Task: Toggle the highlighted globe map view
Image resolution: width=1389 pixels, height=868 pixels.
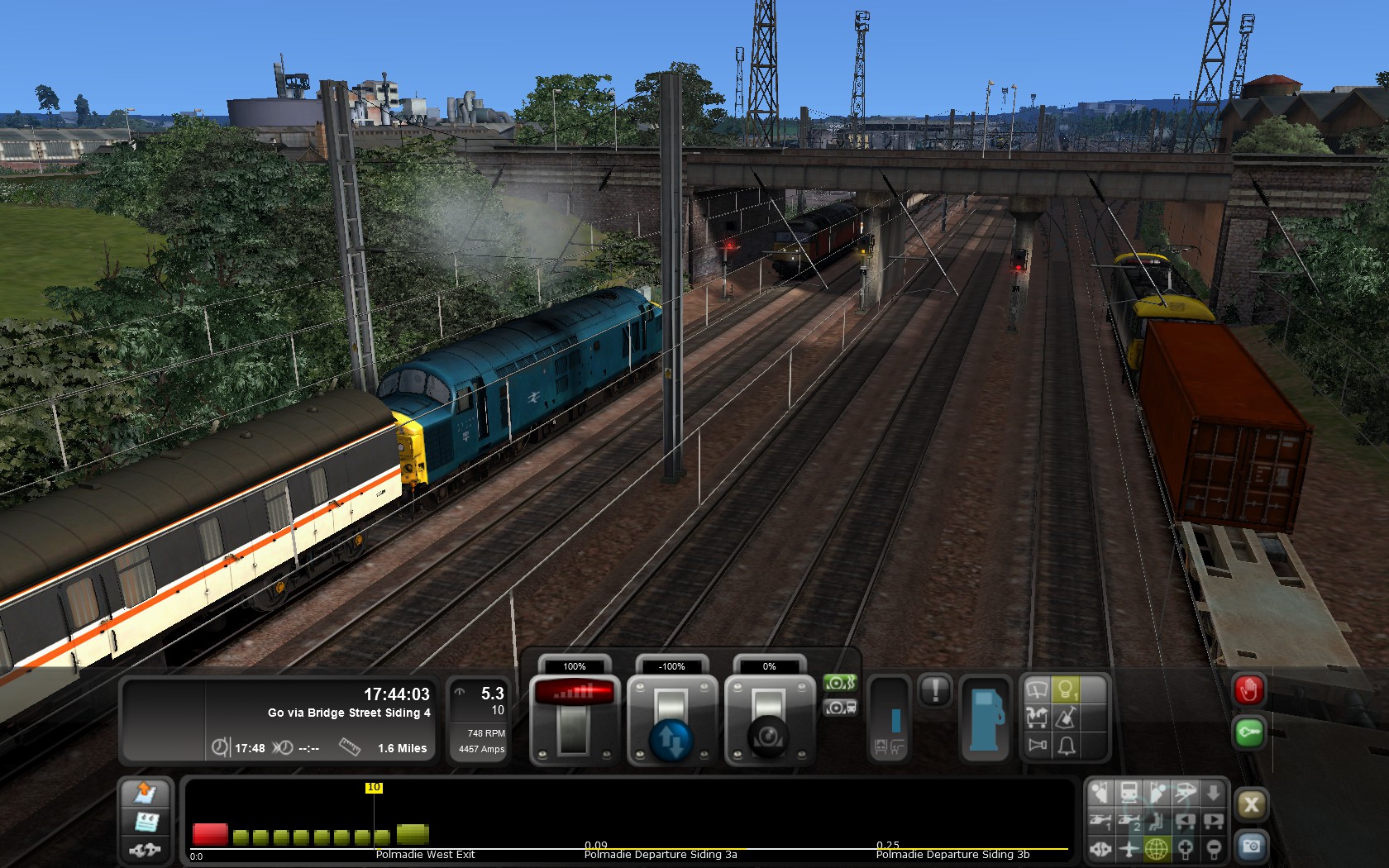Action: [1156, 849]
